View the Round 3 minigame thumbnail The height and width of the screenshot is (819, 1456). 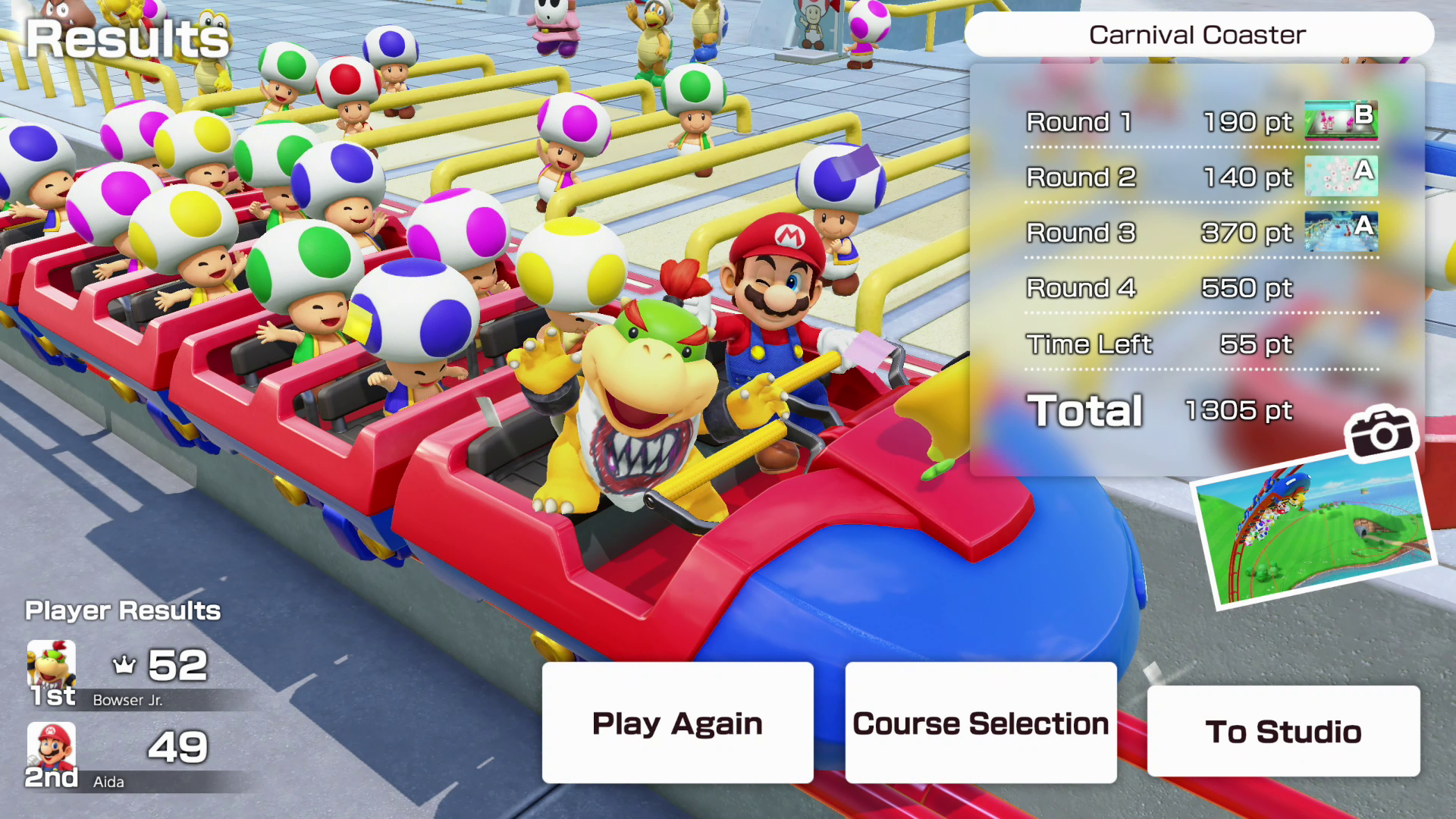point(1341,231)
